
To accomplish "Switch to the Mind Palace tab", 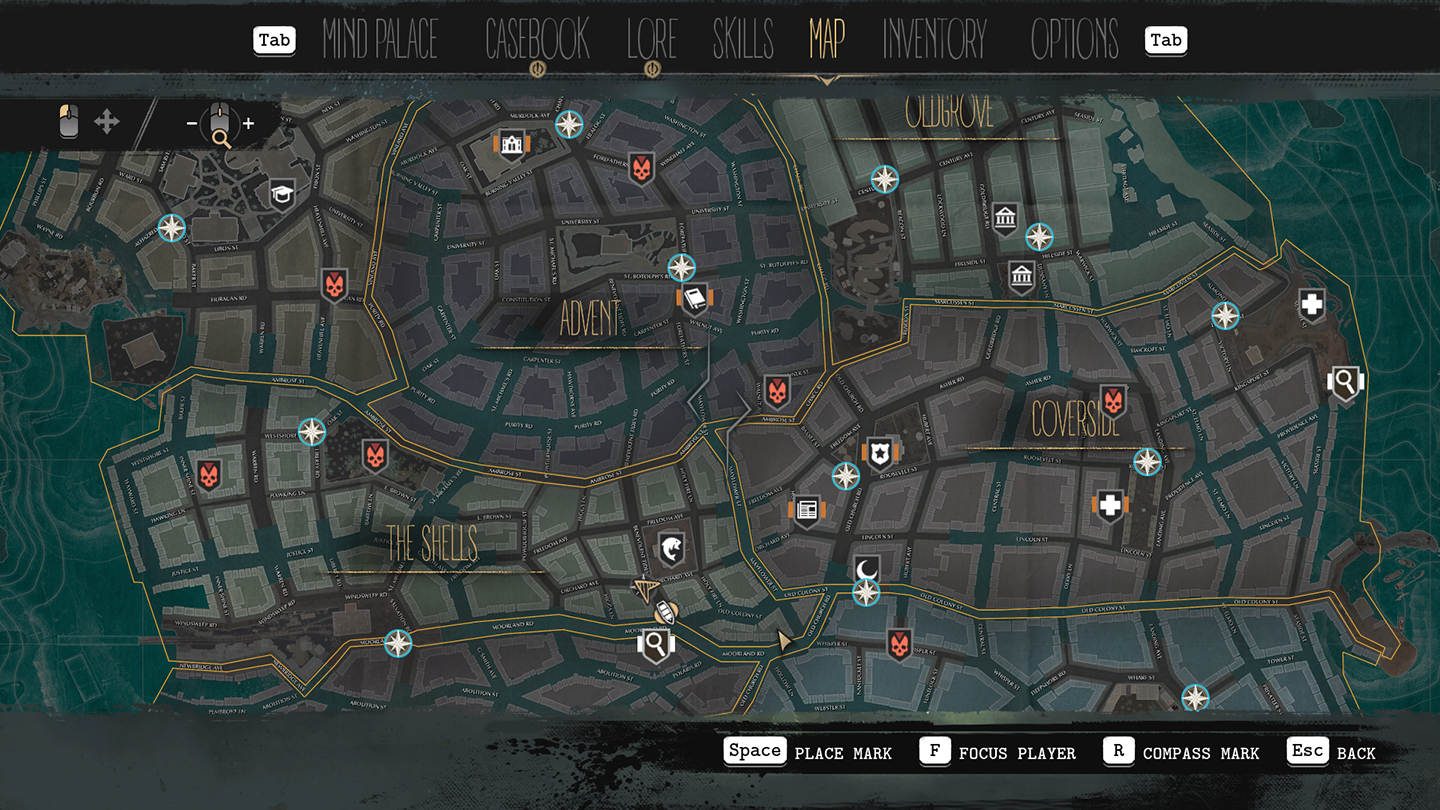I will [380, 40].
